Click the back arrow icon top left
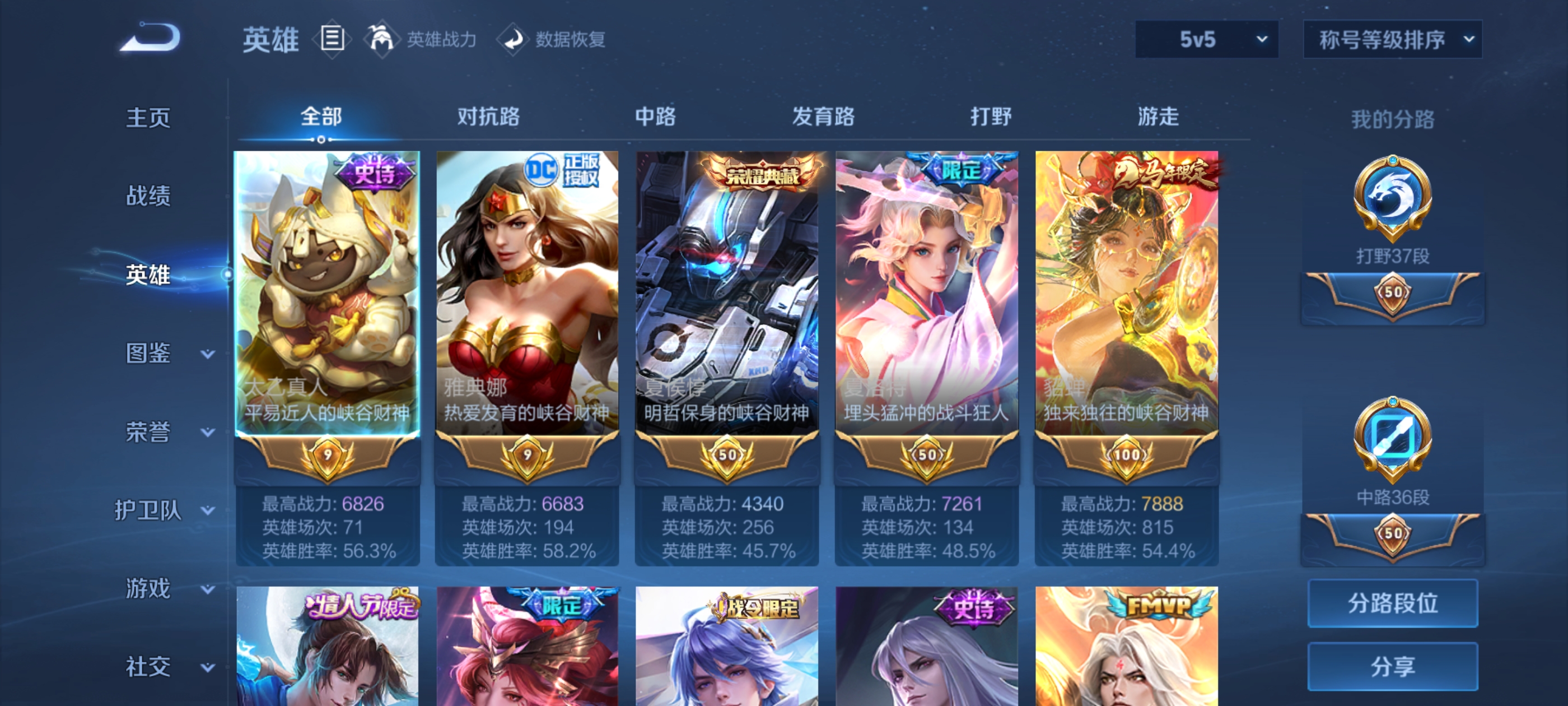 [x=148, y=38]
